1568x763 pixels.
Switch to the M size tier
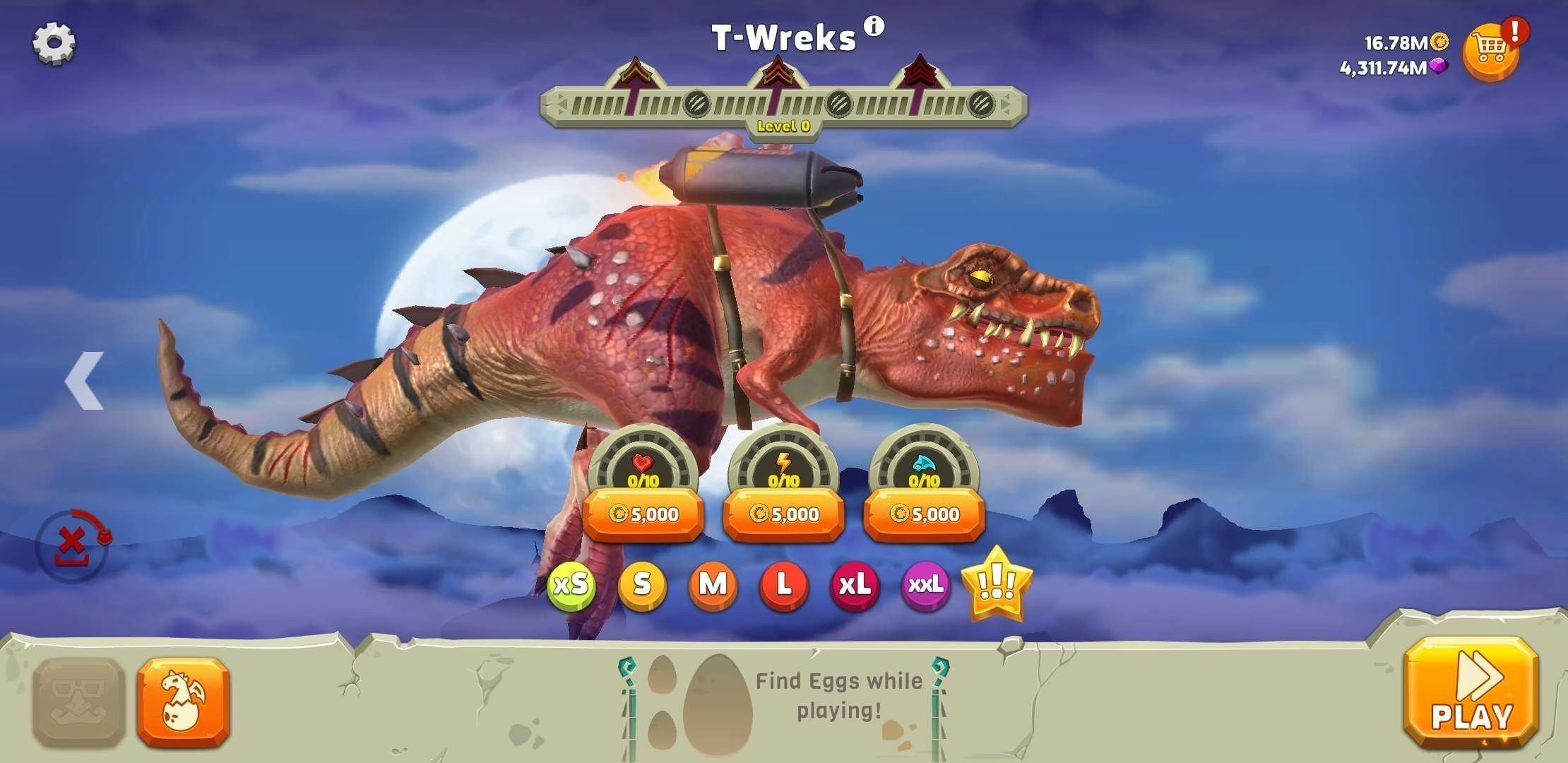pyautogui.click(x=713, y=585)
